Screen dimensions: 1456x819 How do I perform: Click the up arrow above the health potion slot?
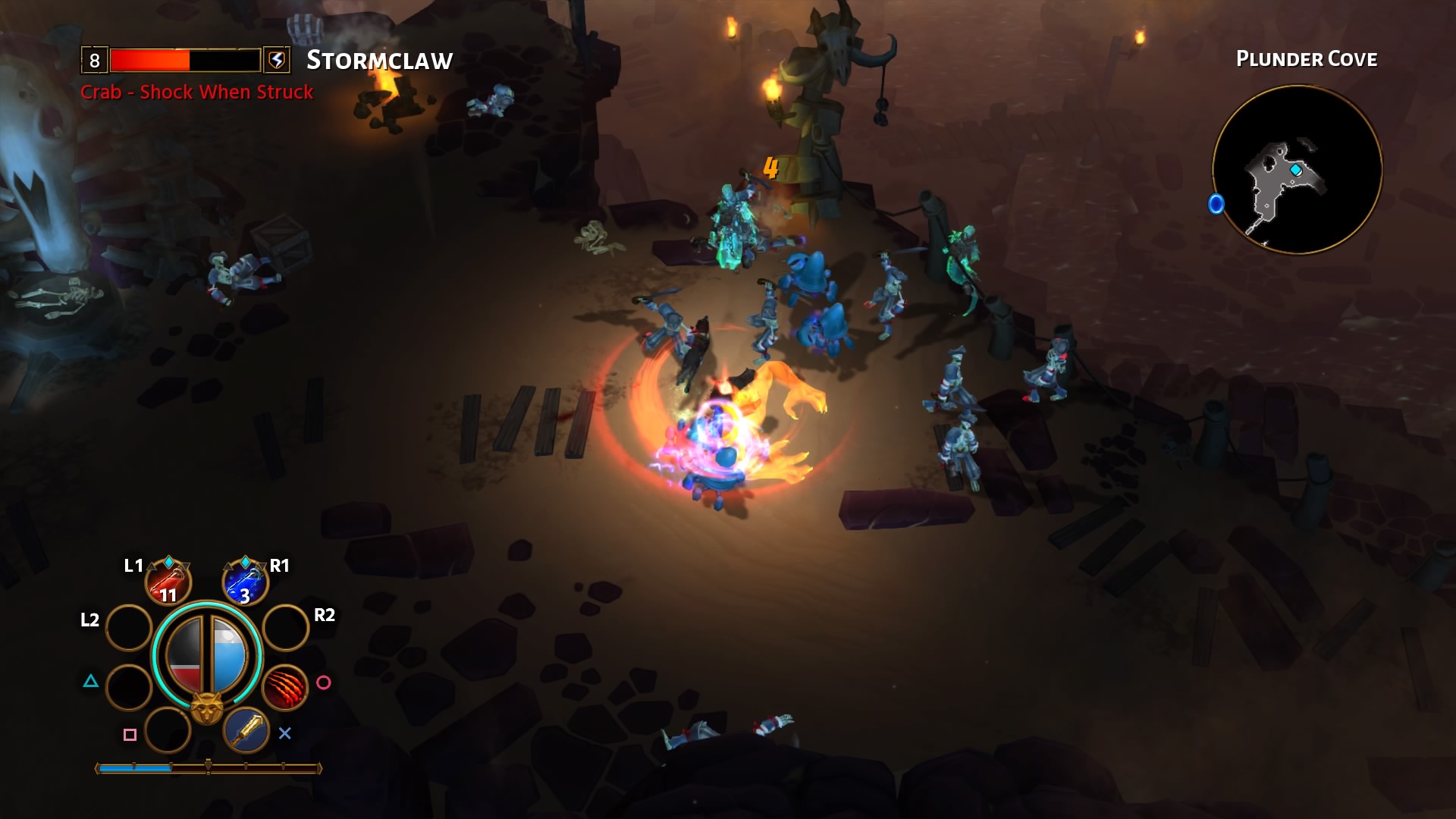pos(150,566)
